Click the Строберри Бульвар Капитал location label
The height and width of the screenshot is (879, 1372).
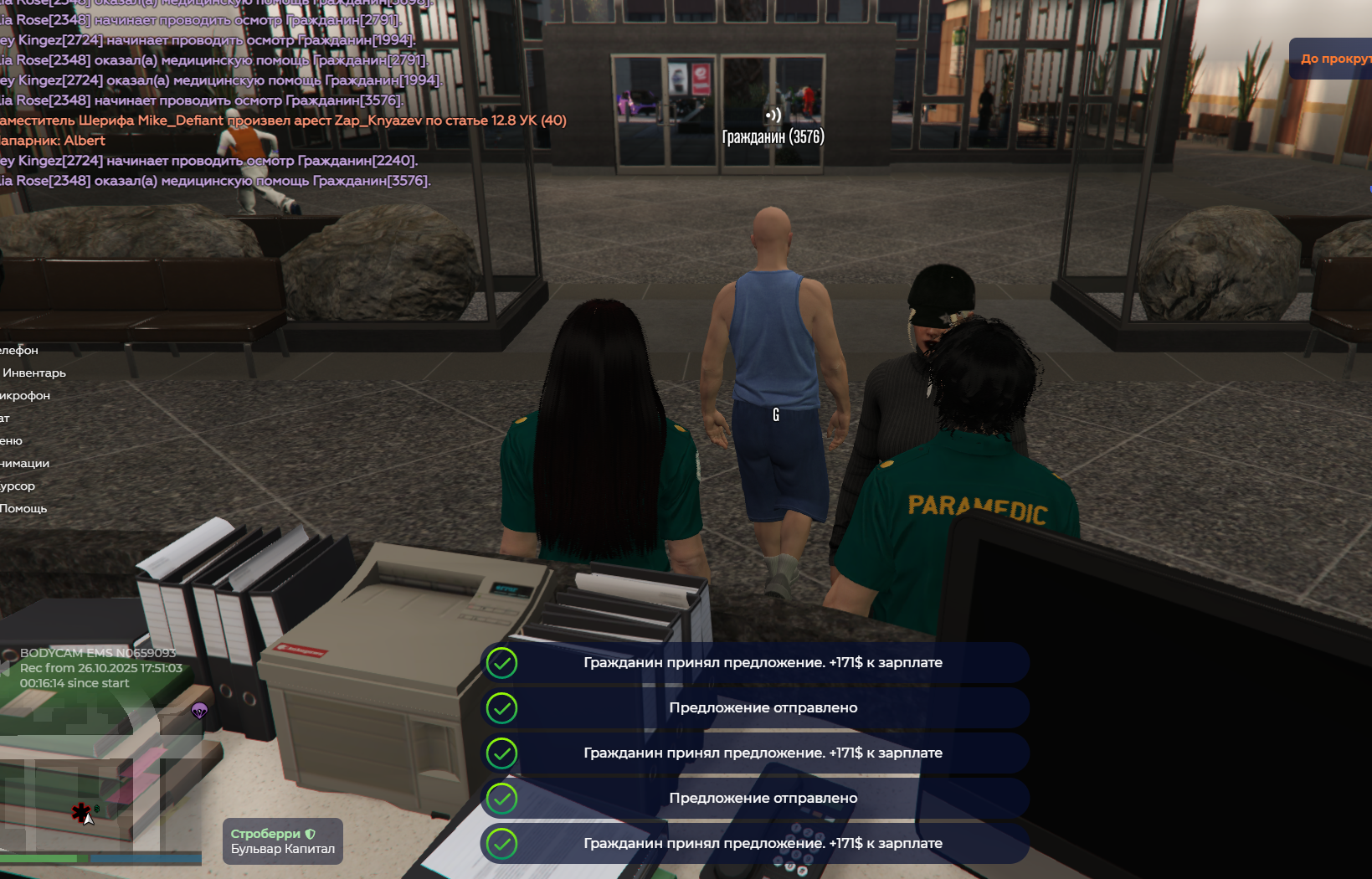coord(282,841)
